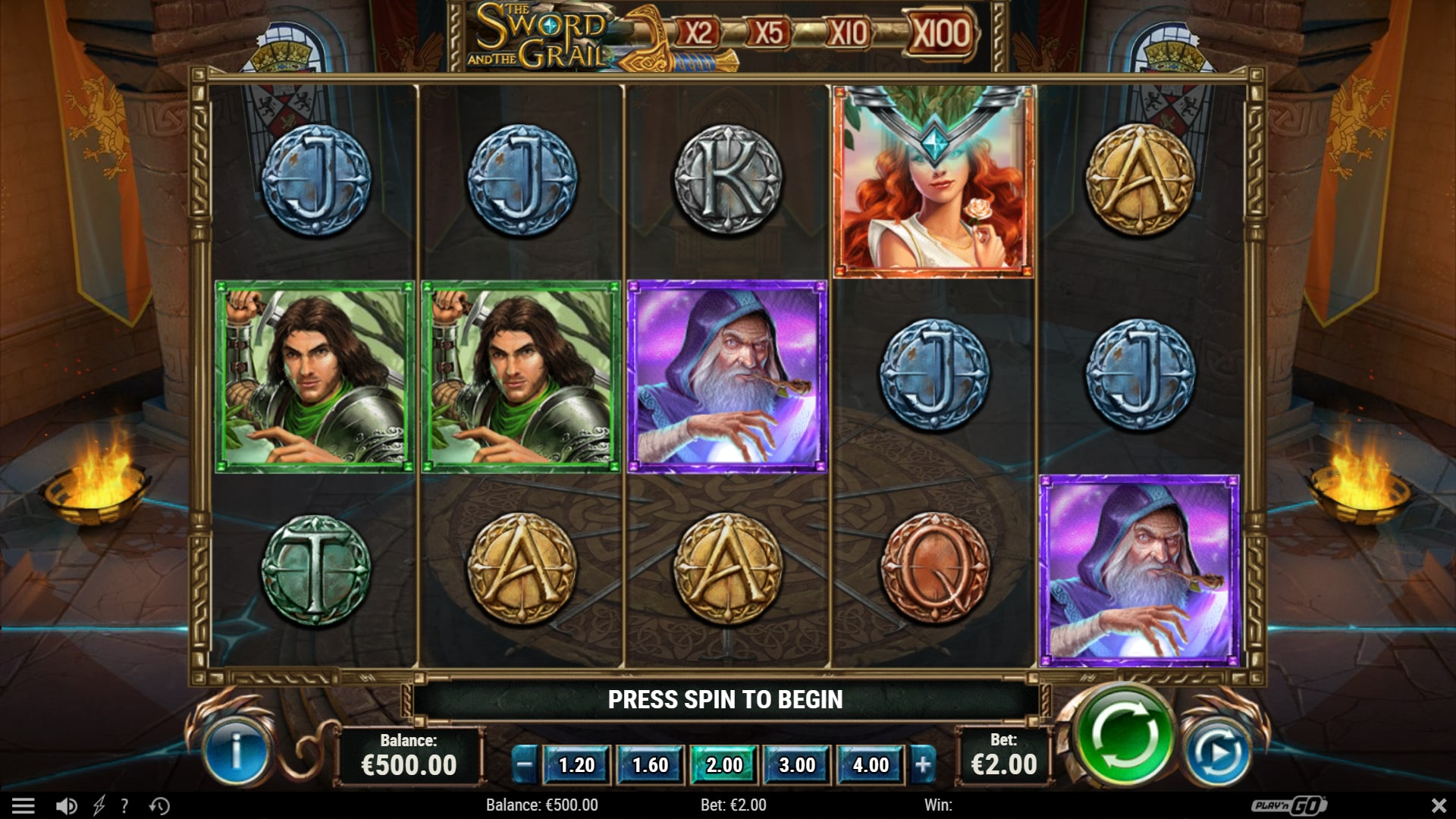Pick the 4.00 bet value

pos(871,765)
